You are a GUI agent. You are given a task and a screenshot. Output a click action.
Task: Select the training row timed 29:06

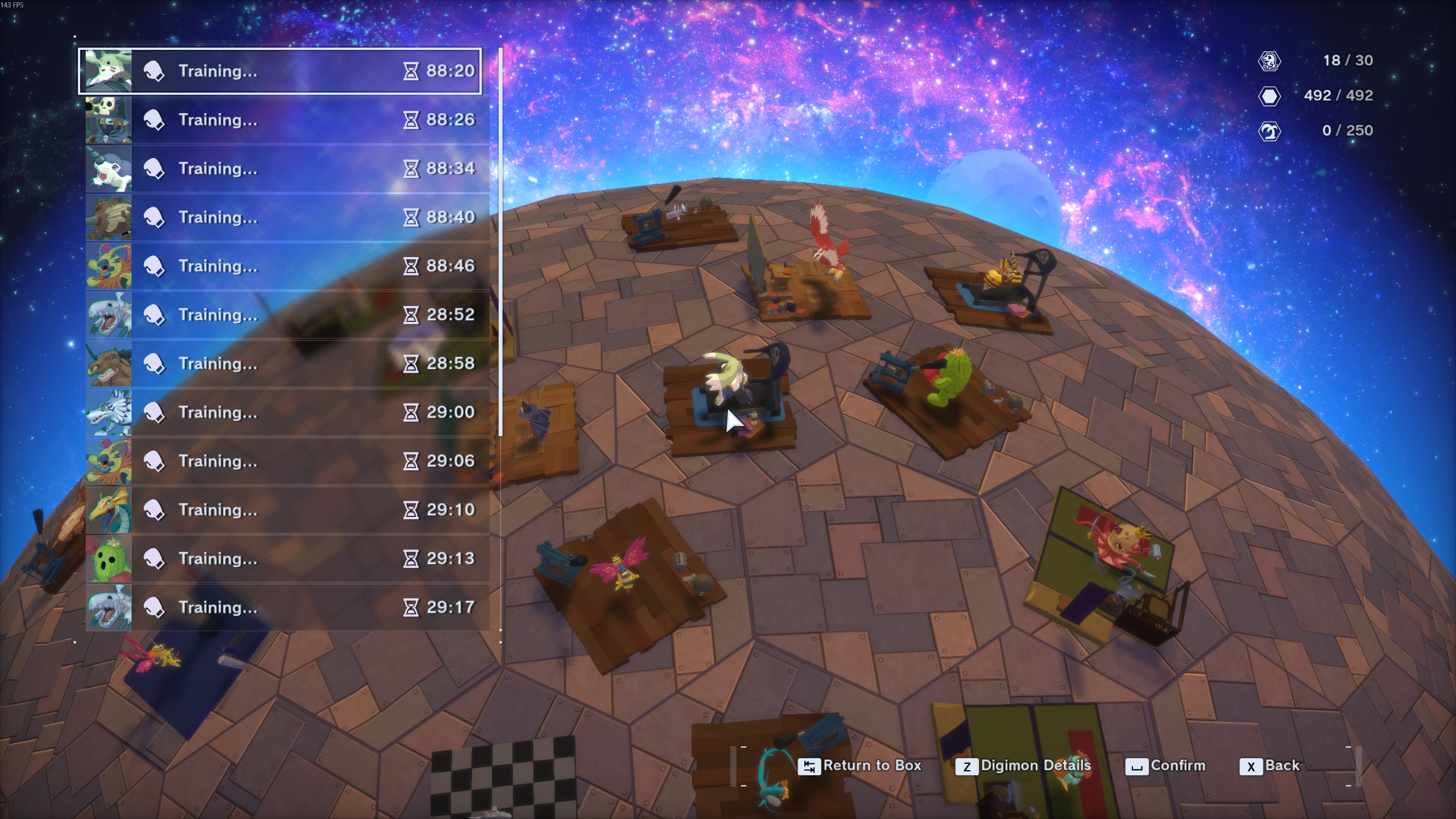(287, 461)
